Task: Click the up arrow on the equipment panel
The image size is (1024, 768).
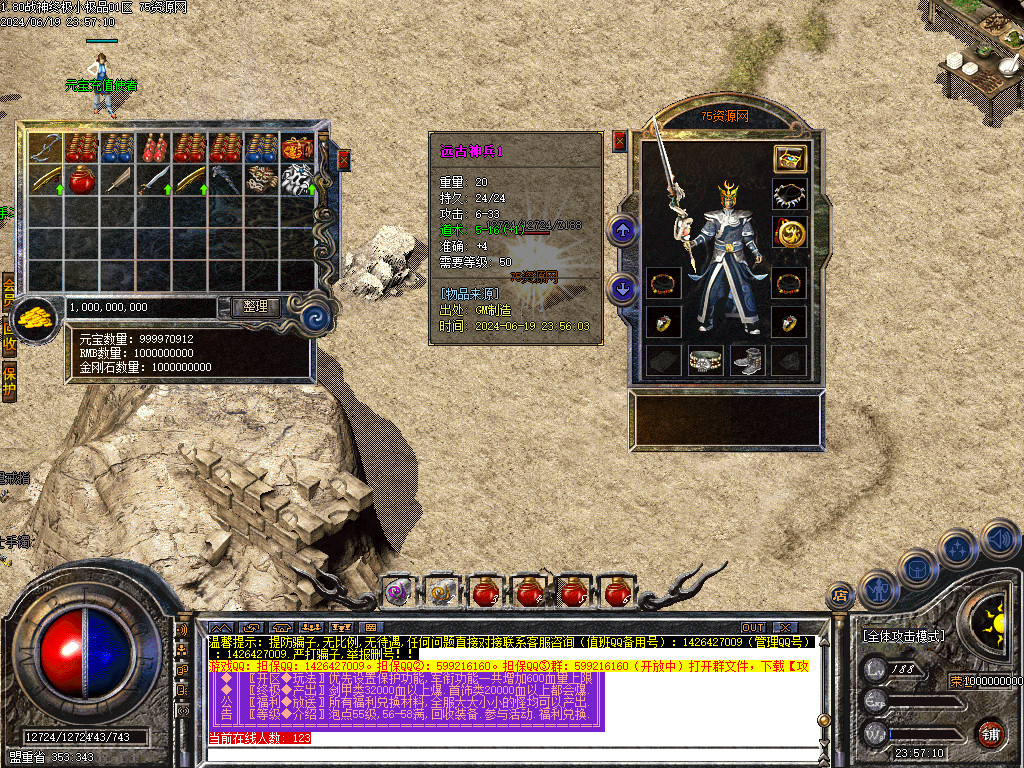Action: pyautogui.click(x=624, y=232)
